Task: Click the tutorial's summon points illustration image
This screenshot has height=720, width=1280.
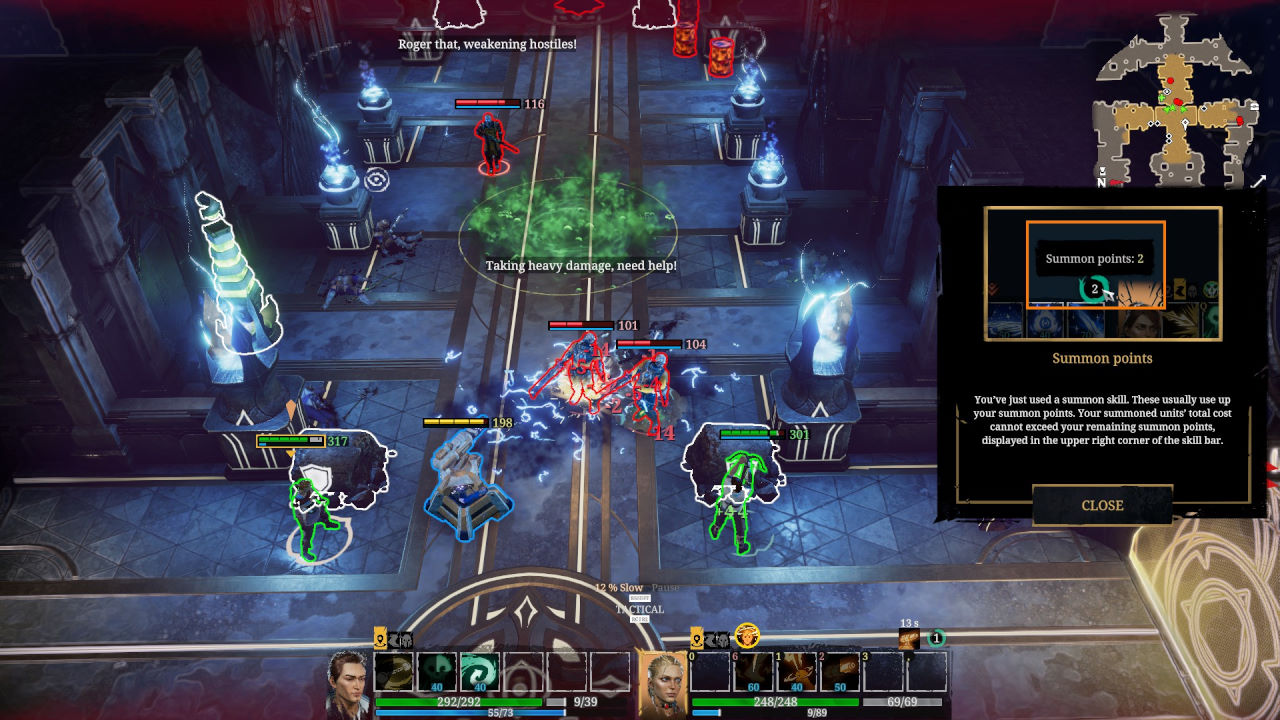Action: point(1102,274)
